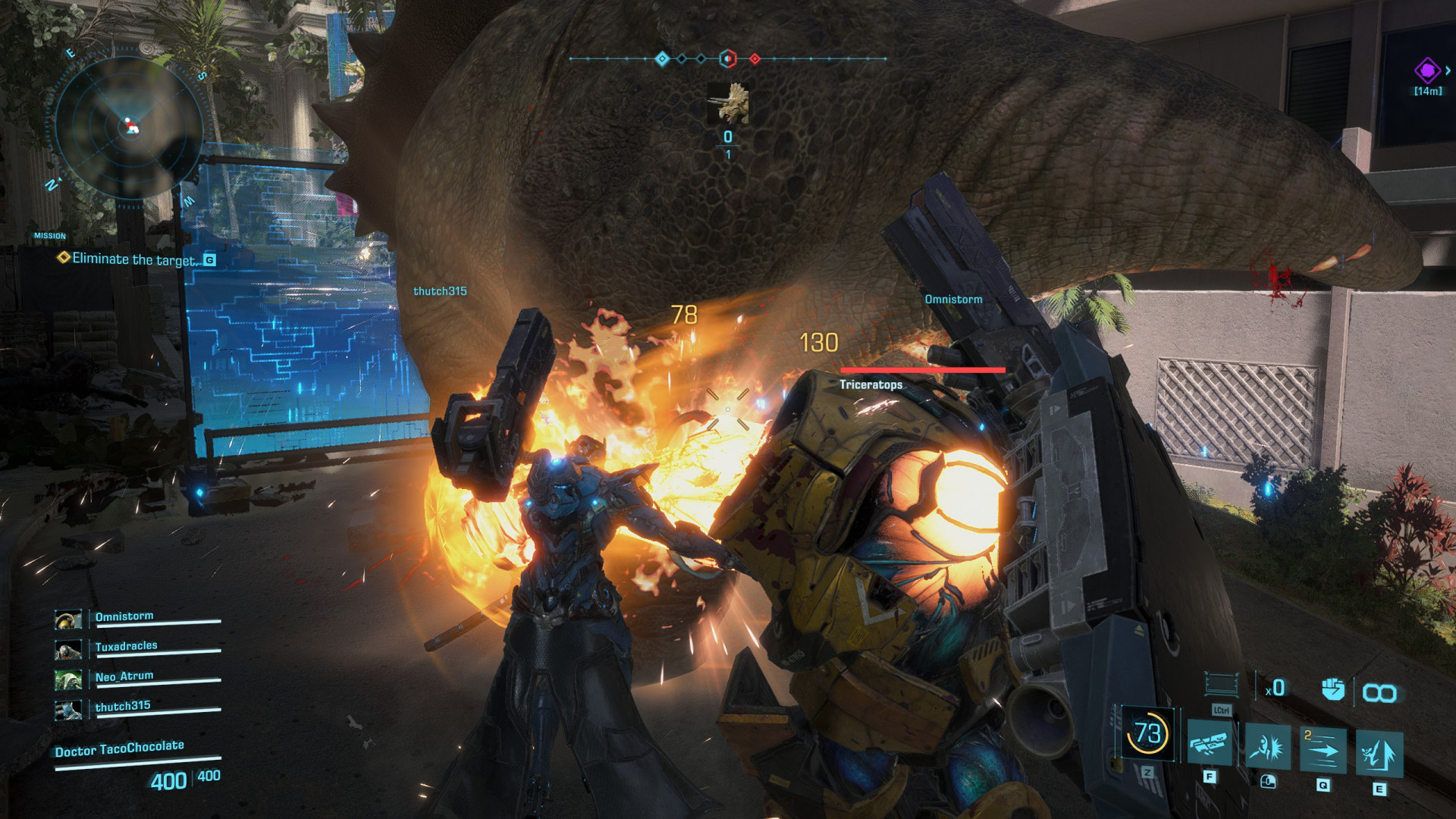Click the blue-red hexagon progress marker

727,58
